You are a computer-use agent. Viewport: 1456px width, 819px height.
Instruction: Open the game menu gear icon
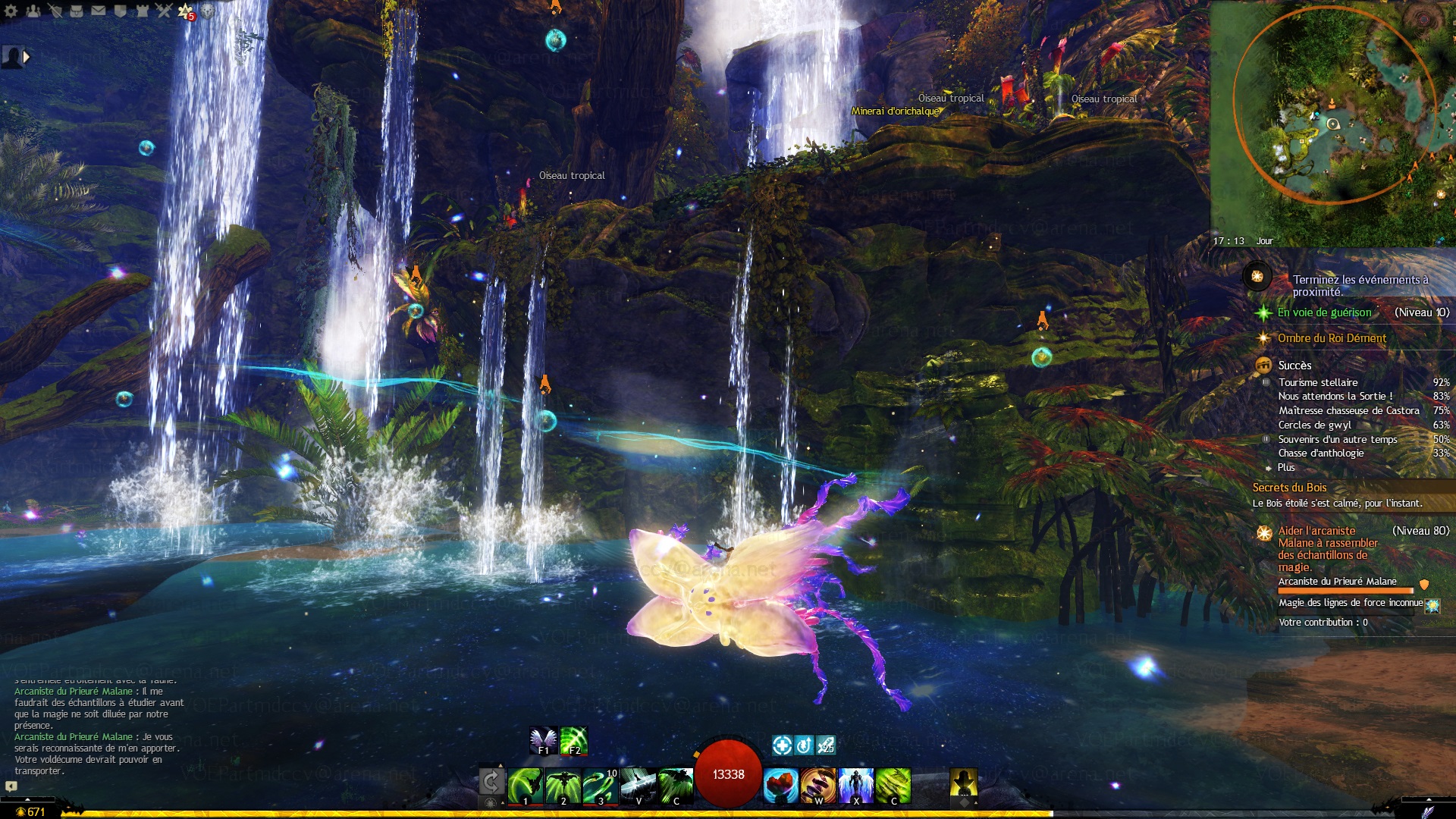point(11,11)
